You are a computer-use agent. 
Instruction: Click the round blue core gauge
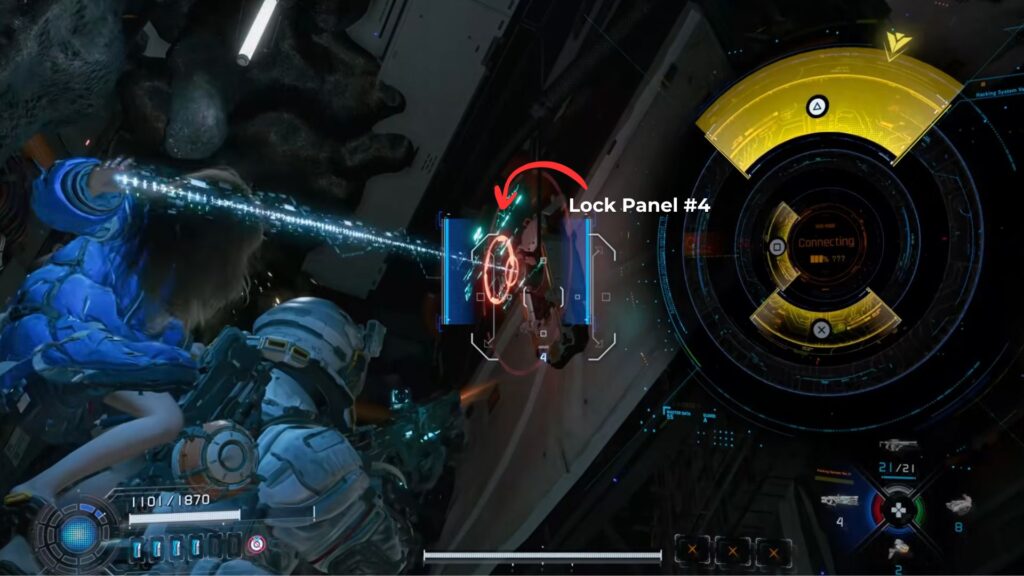pyautogui.click(x=78, y=533)
